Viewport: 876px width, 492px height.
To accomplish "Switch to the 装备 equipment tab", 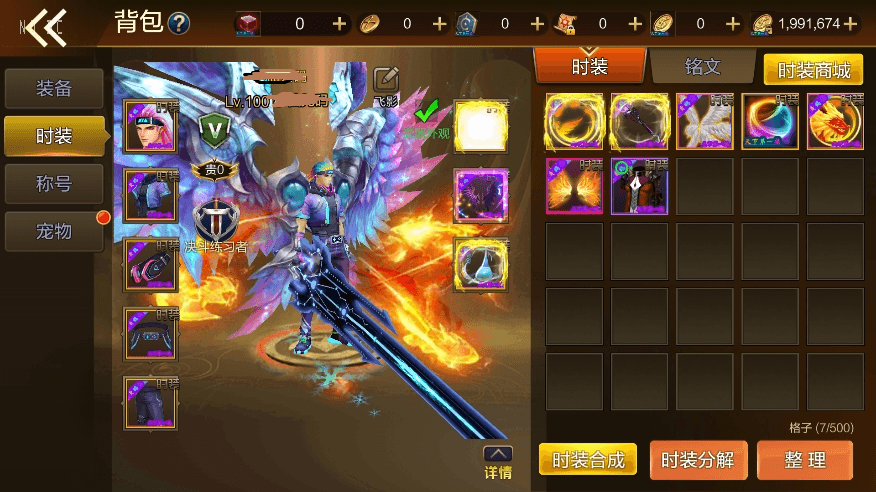I will [x=54, y=88].
